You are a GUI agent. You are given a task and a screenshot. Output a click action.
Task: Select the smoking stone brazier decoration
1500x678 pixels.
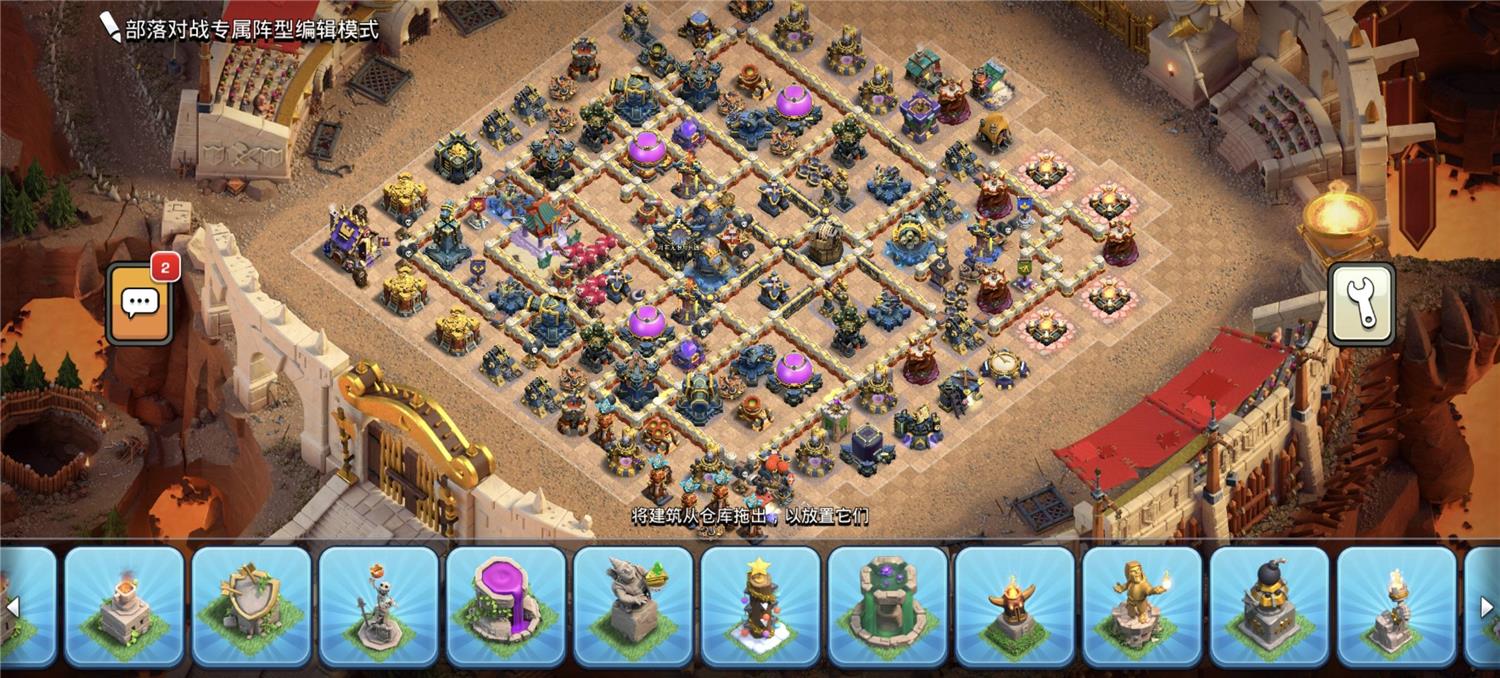pyautogui.click(x=124, y=607)
